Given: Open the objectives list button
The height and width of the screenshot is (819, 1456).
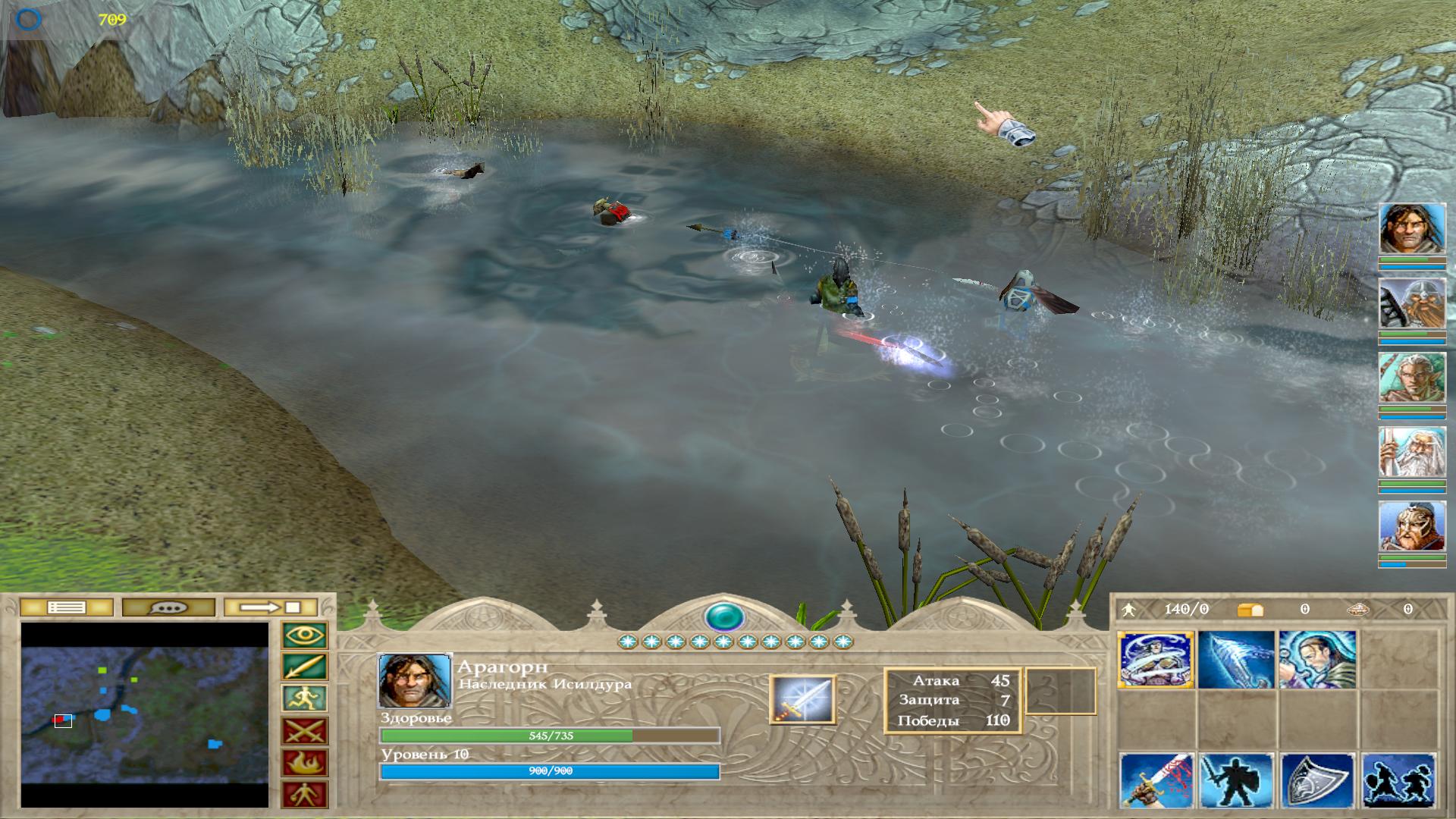Looking at the screenshot, I should 66,607.
